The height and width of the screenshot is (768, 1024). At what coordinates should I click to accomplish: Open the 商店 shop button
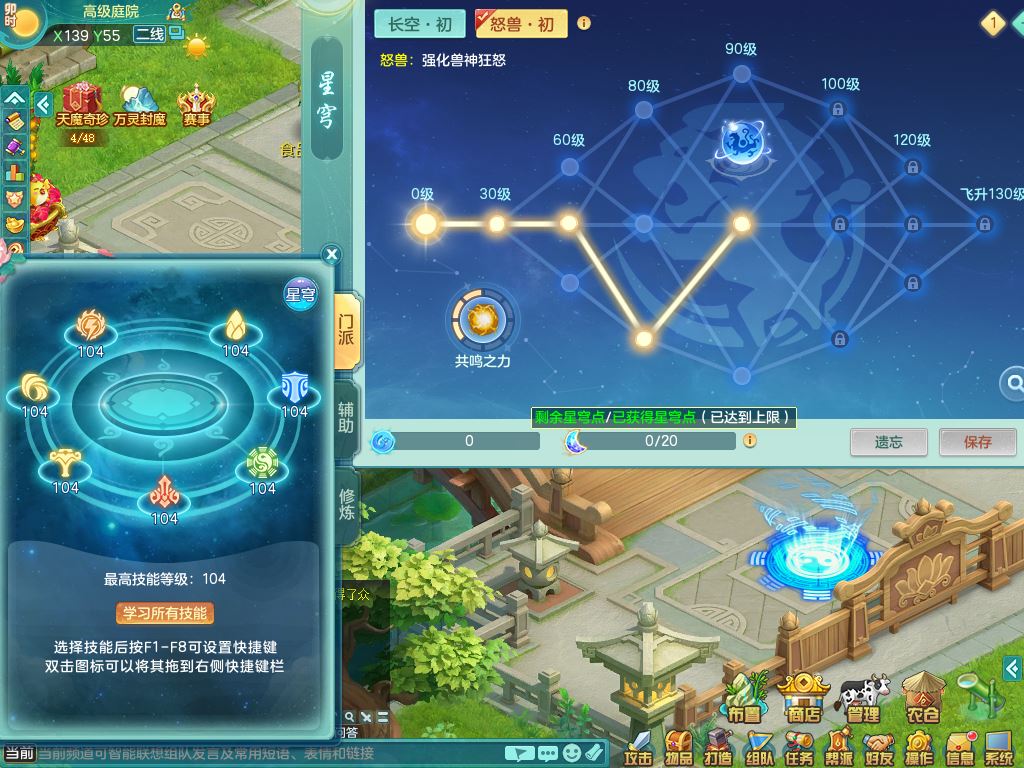pos(803,698)
